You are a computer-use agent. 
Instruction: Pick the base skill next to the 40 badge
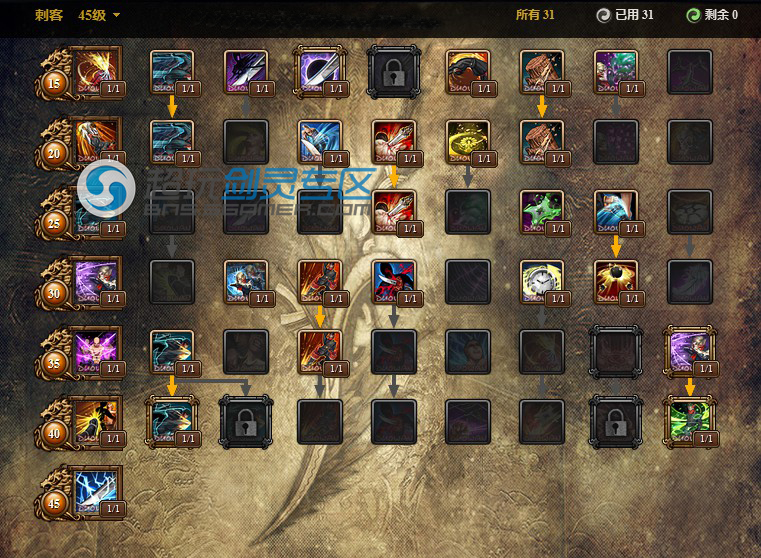97,420
